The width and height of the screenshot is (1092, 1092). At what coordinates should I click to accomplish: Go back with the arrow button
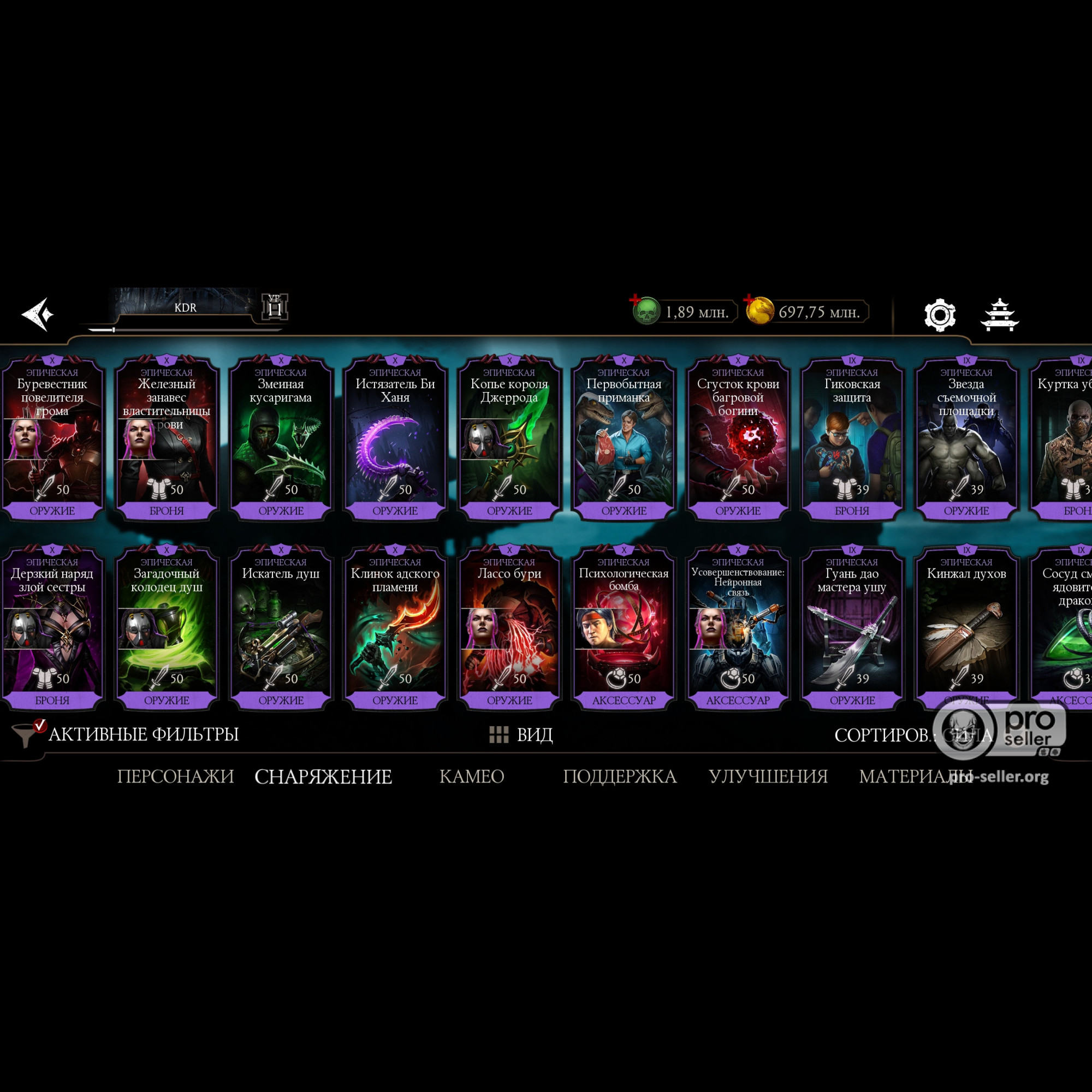(38, 314)
